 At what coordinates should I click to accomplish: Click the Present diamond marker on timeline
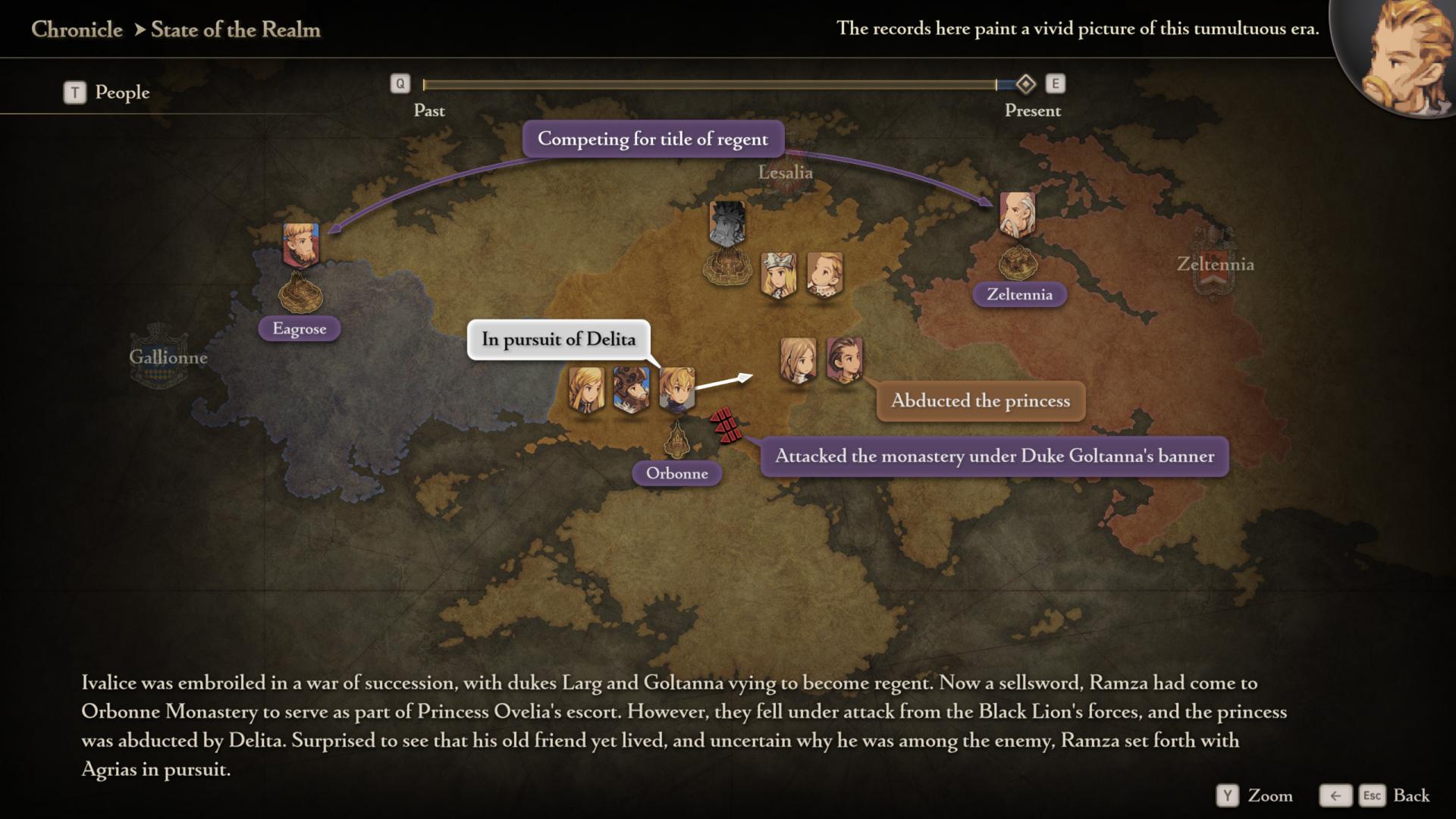click(x=1025, y=83)
